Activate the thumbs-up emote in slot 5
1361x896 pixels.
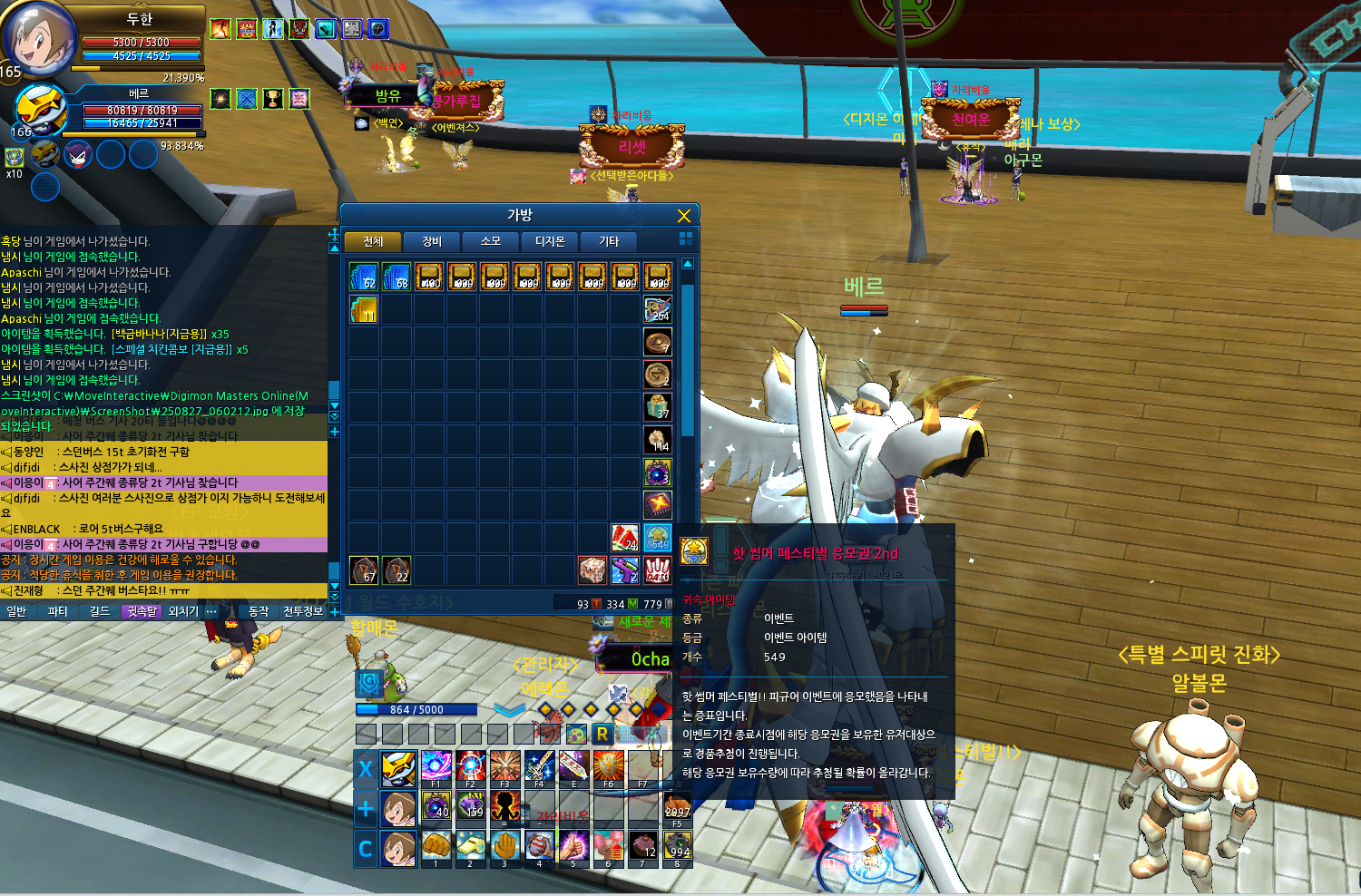point(574,847)
